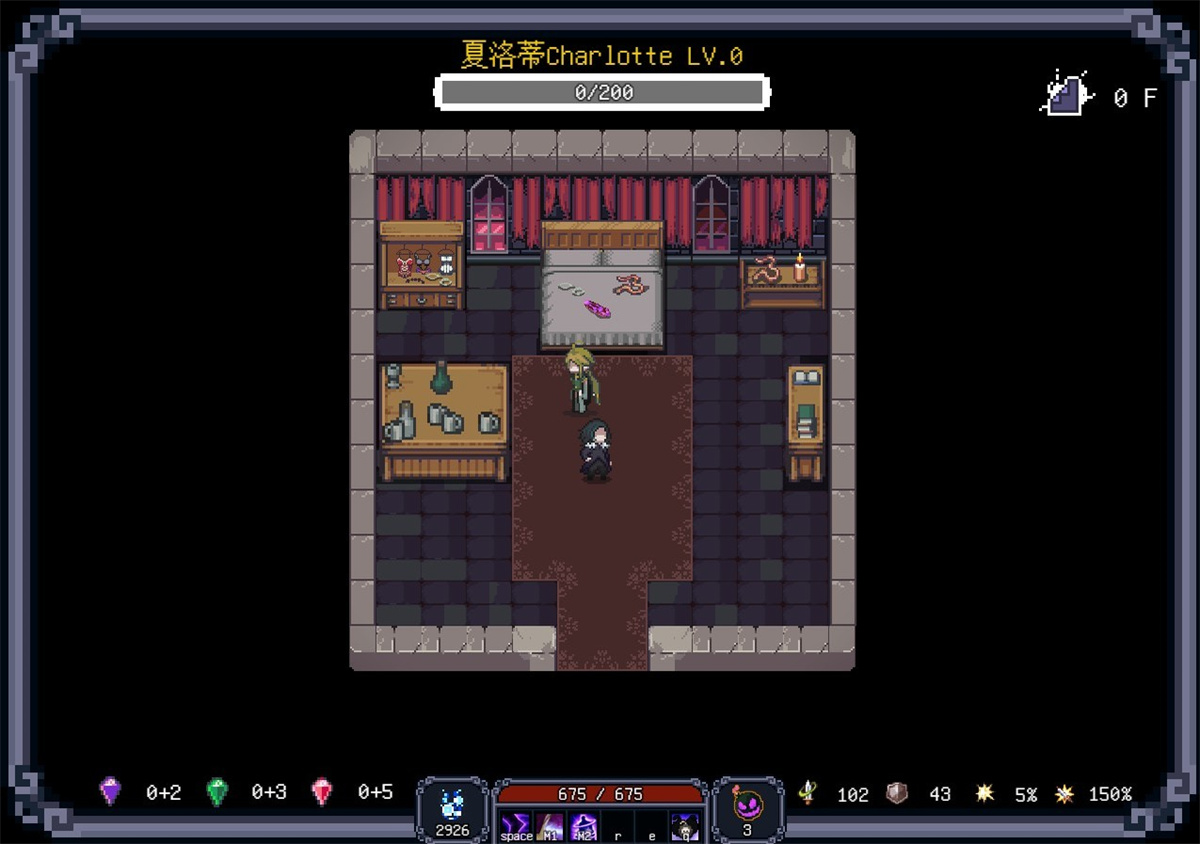Select the purple smiling bomb item
The image size is (1200, 844).
747,804
